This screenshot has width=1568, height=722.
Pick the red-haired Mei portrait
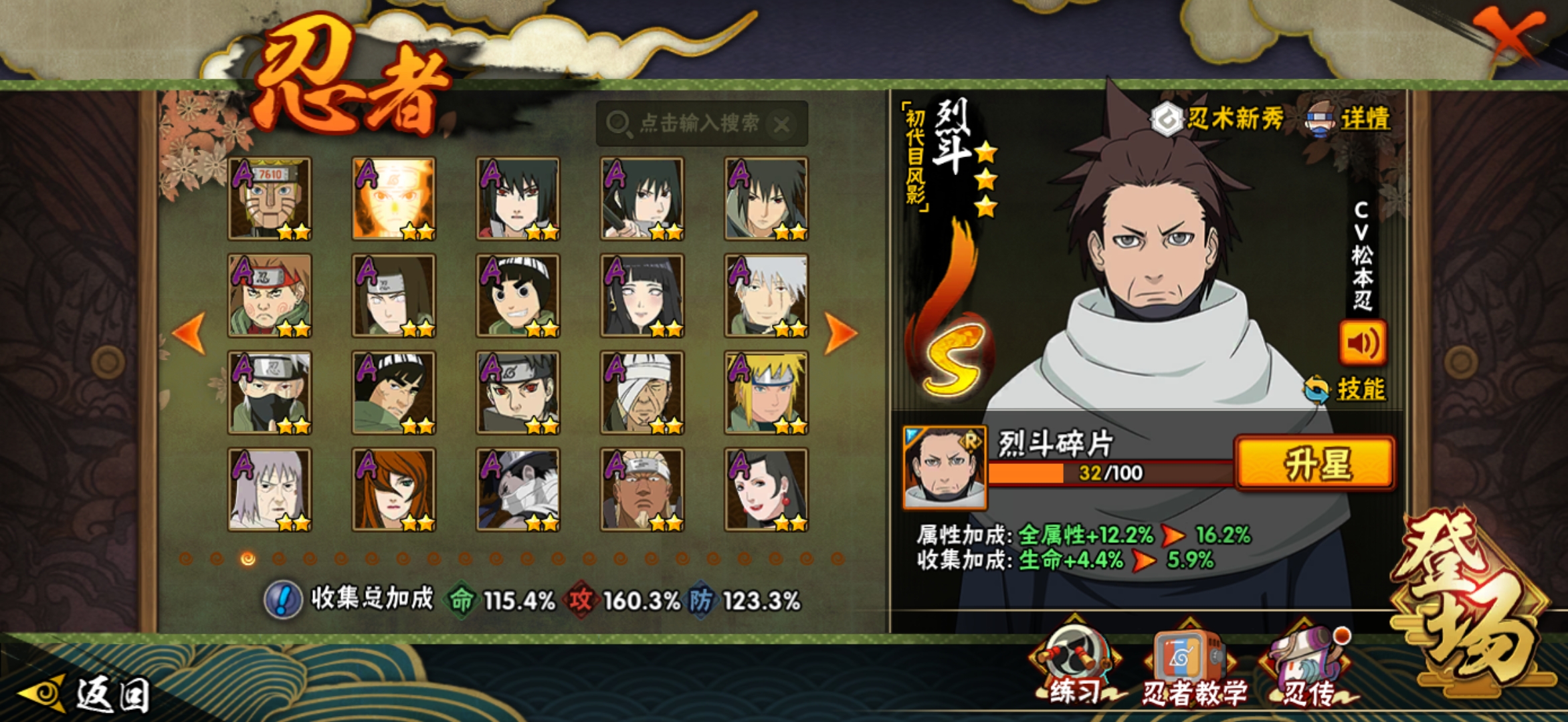coord(394,489)
